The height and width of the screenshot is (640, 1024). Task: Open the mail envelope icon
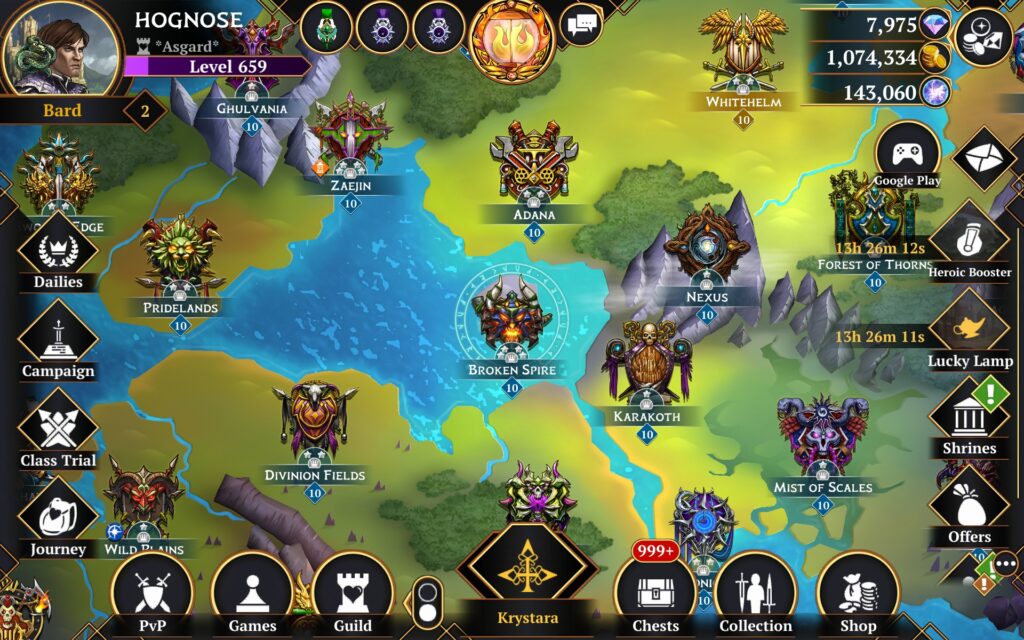point(984,158)
